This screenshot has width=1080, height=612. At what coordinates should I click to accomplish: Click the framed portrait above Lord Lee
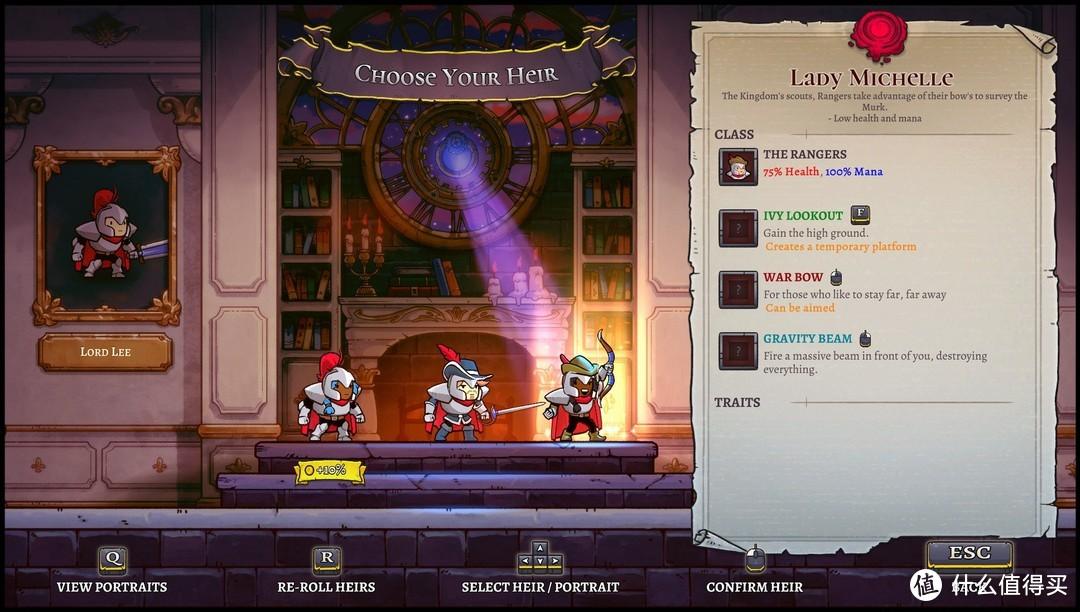coord(106,236)
